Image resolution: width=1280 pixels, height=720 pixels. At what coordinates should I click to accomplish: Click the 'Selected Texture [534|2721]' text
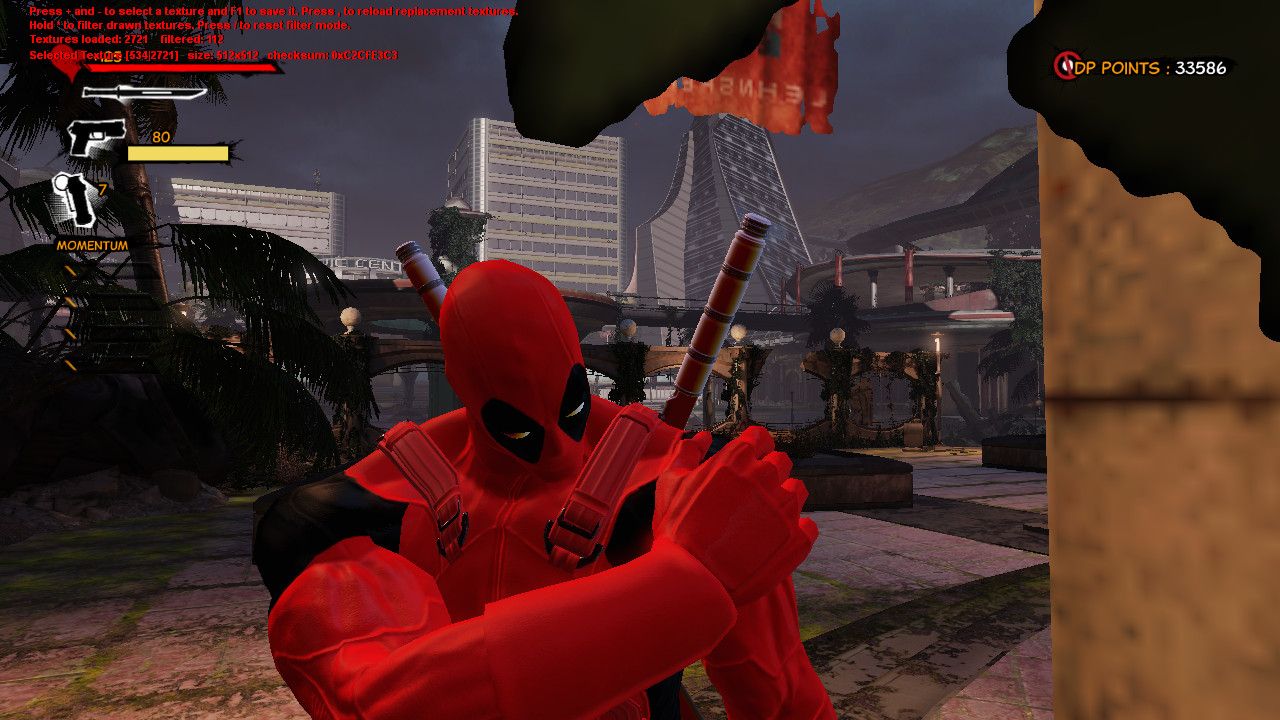pos(103,55)
